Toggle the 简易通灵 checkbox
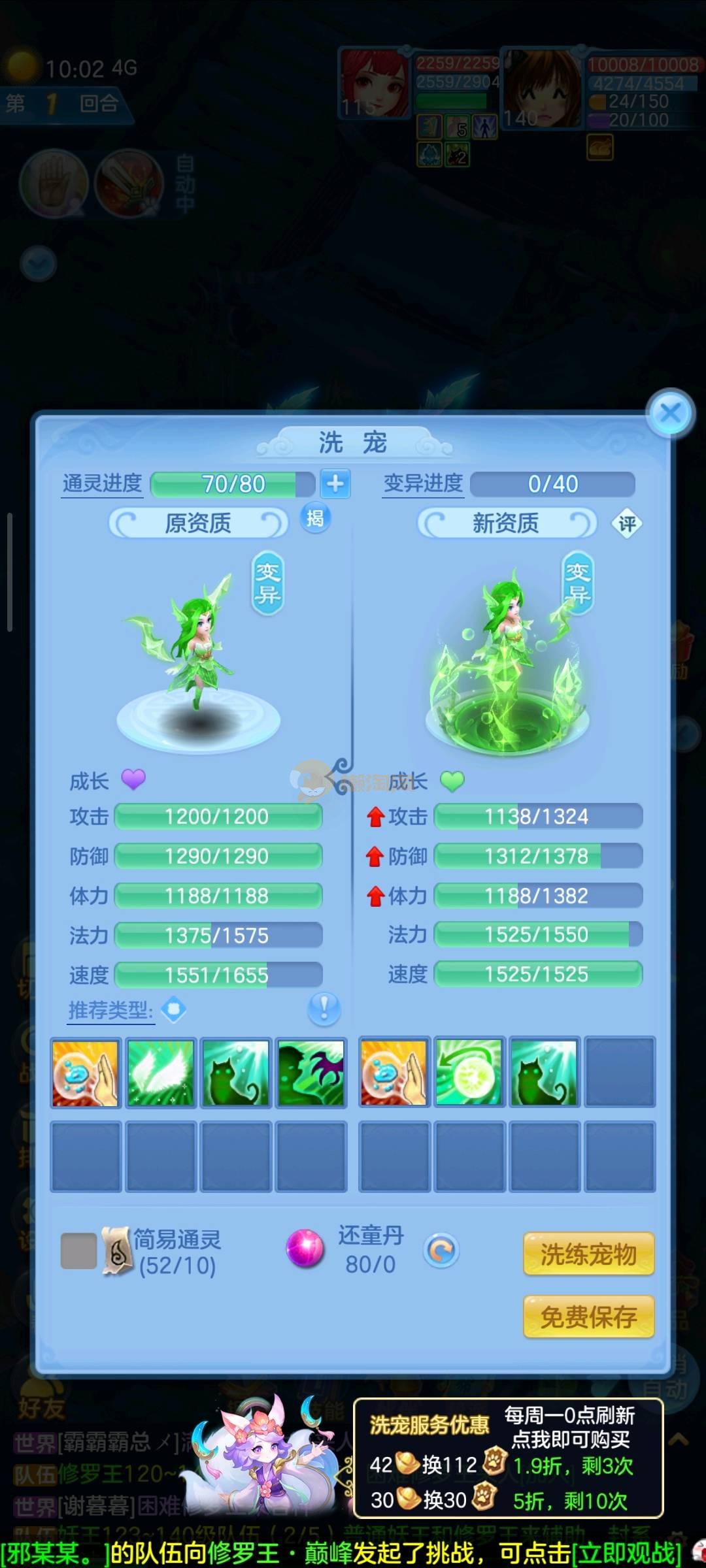The image size is (706, 1568). pos(78,1251)
